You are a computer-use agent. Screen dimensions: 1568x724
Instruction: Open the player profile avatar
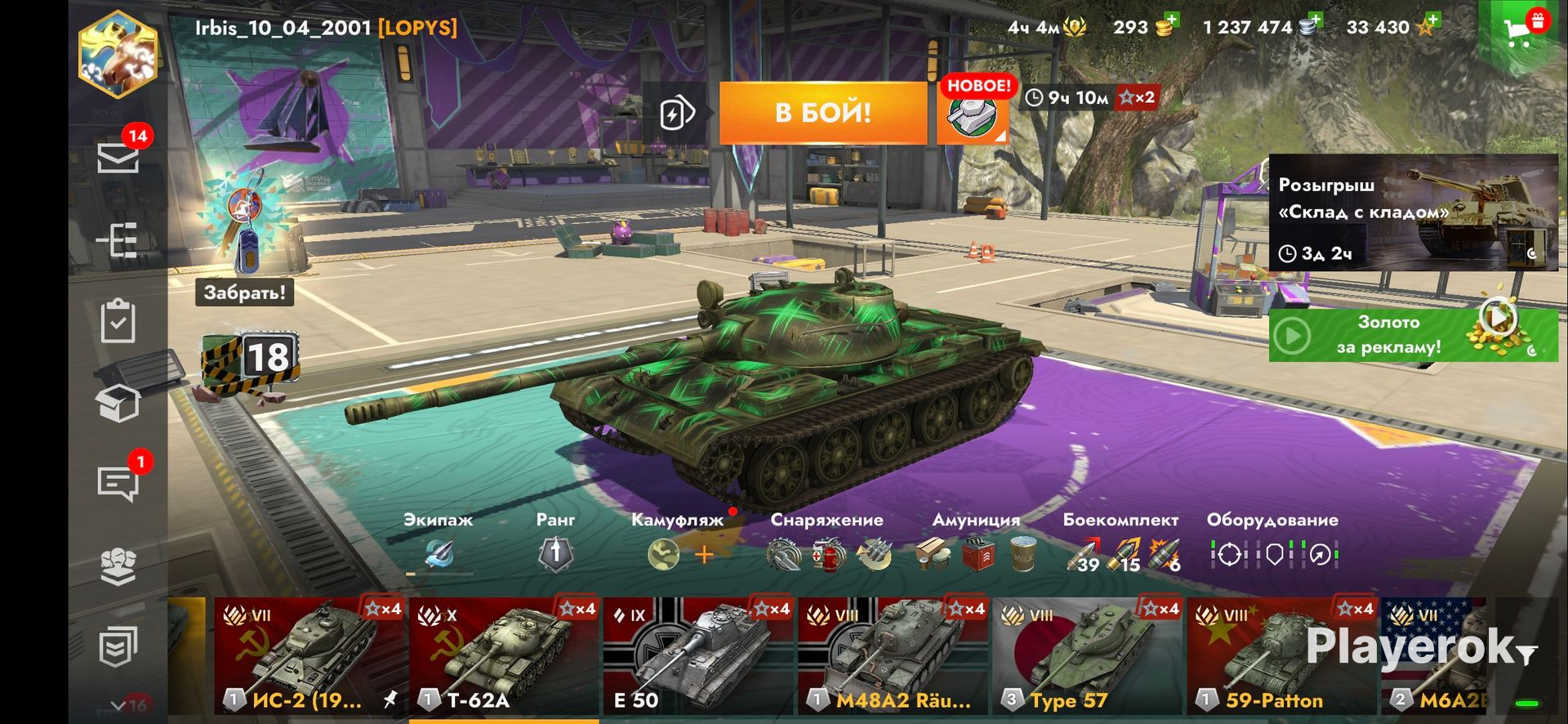tap(118, 55)
